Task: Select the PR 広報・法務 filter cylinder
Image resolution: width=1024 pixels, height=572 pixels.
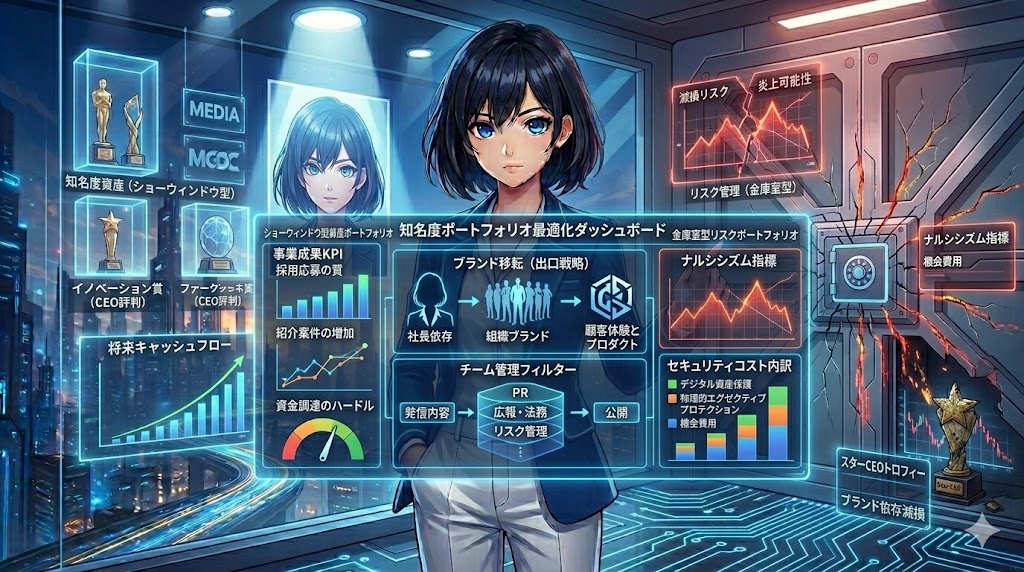Action: click(519, 412)
